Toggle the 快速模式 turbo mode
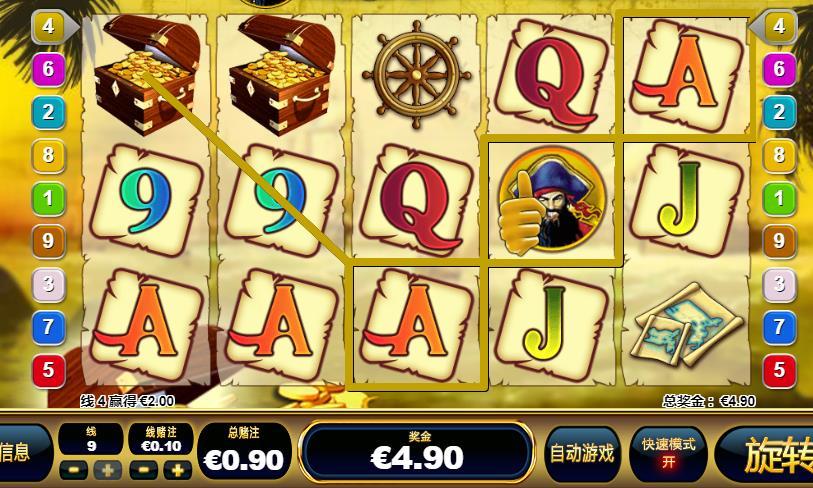 (x=668, y=453)
